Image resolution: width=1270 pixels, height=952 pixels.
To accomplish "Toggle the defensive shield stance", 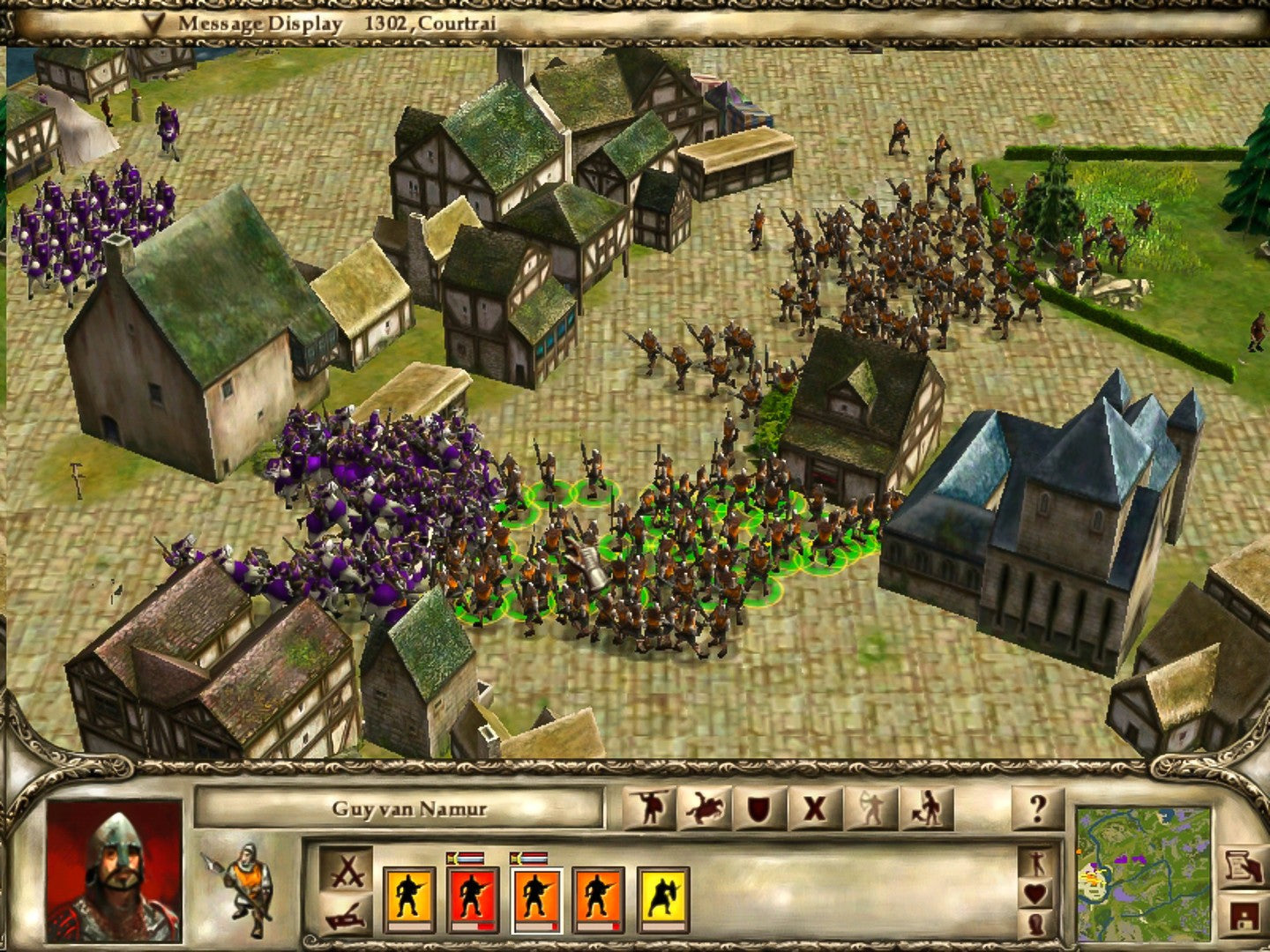I will 757,807.
